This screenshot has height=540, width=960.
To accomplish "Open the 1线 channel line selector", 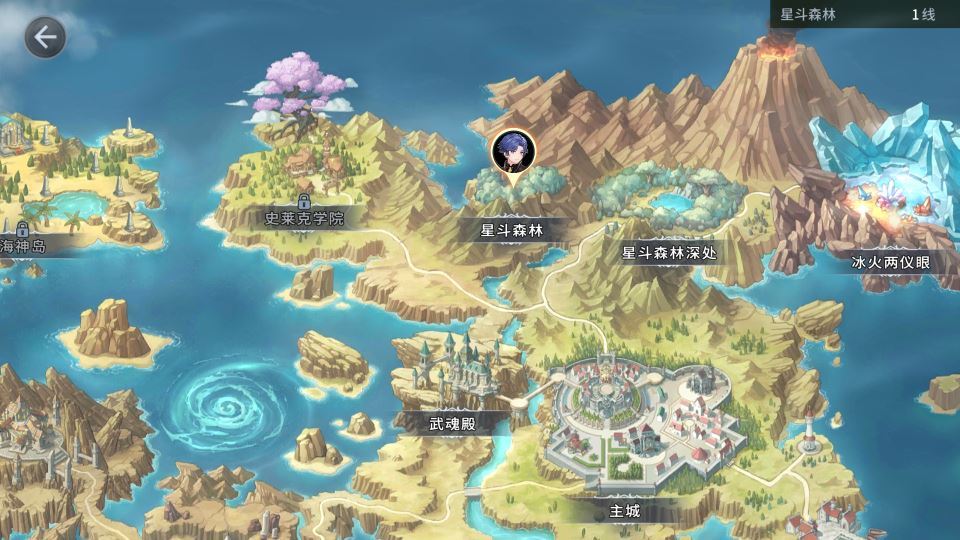I will click(922, 15).
